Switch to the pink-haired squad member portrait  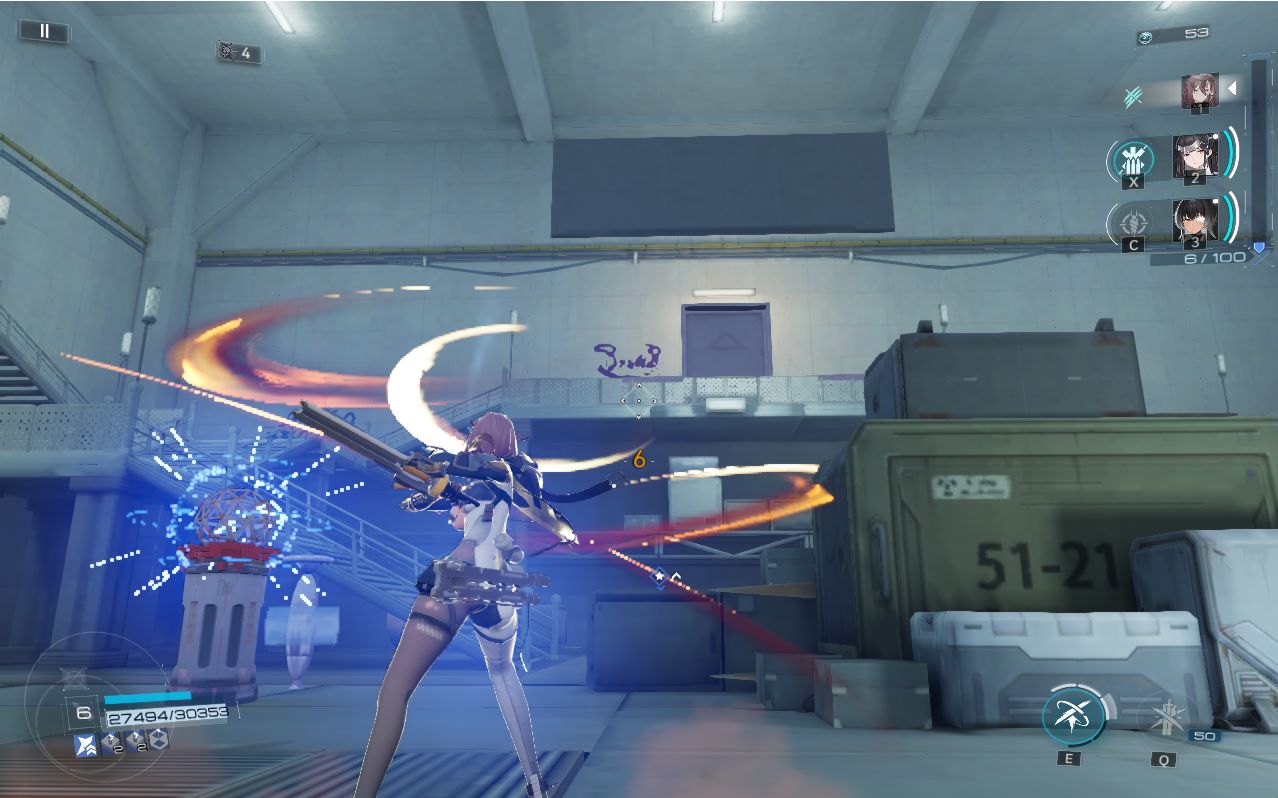tap(1198, 91)
